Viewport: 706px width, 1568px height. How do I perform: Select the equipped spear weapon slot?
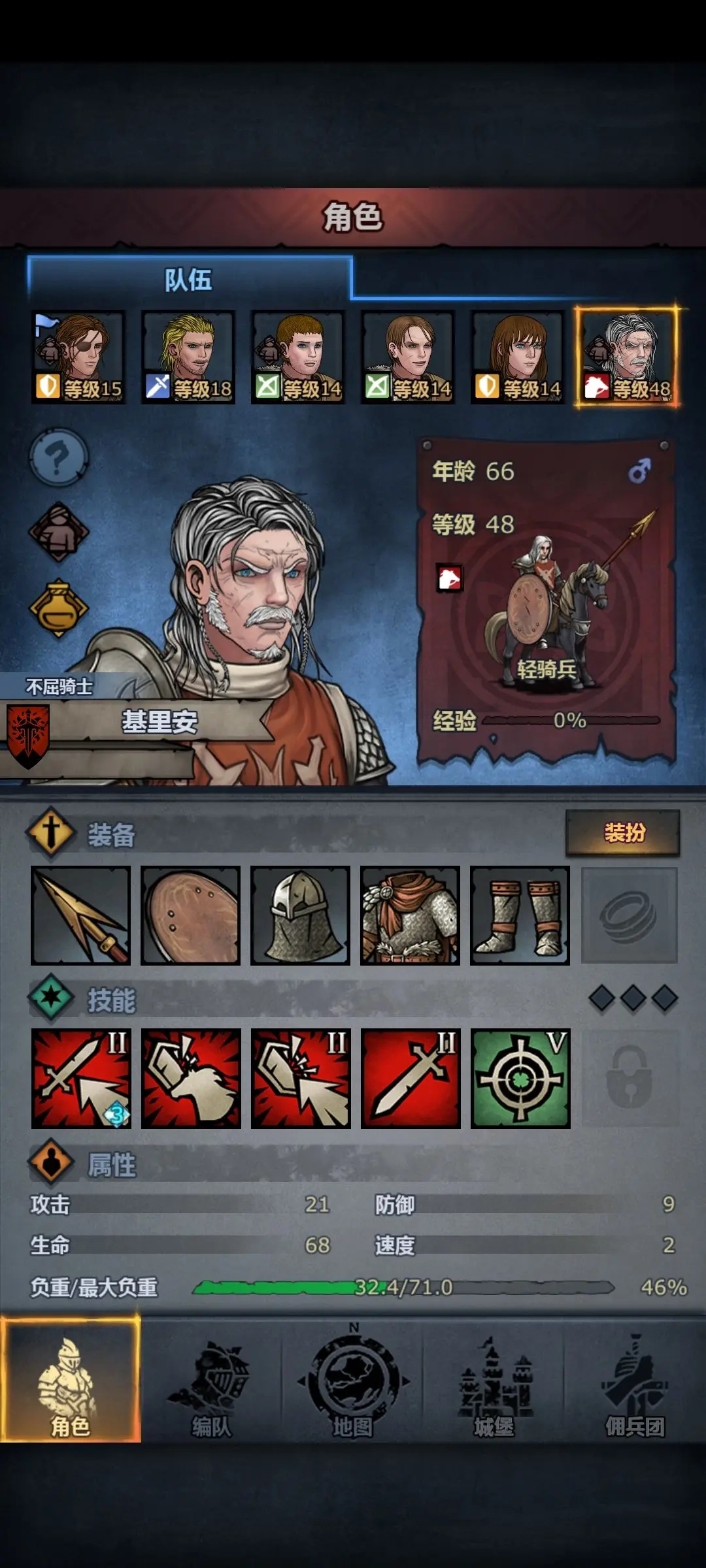(81, 915)
